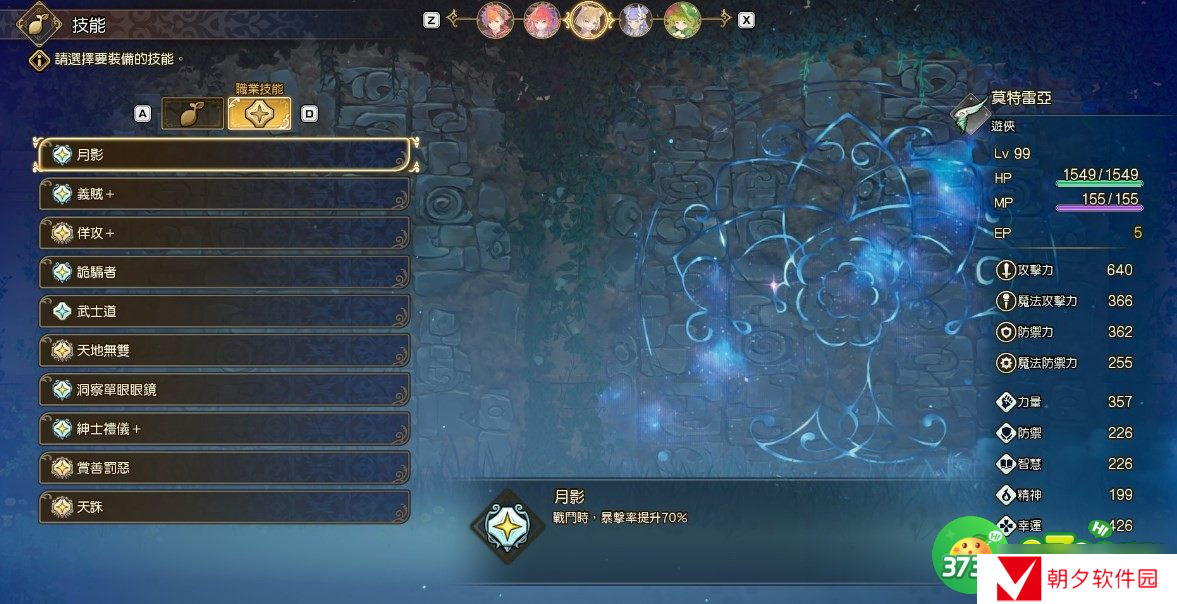Choose the 義賊+ skill

click(224, 194)
